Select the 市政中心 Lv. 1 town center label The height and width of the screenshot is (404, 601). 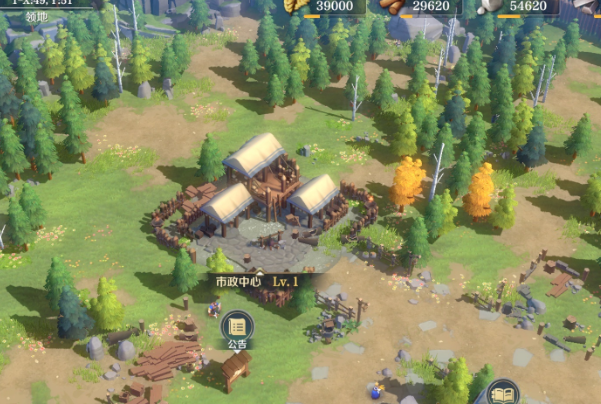[257, 281]
